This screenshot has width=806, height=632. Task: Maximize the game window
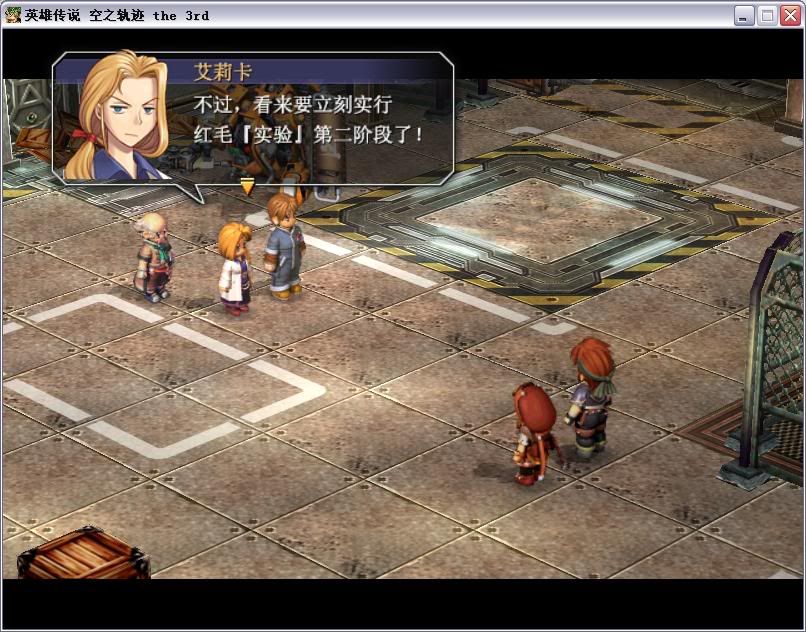click(x=767, y=15)
